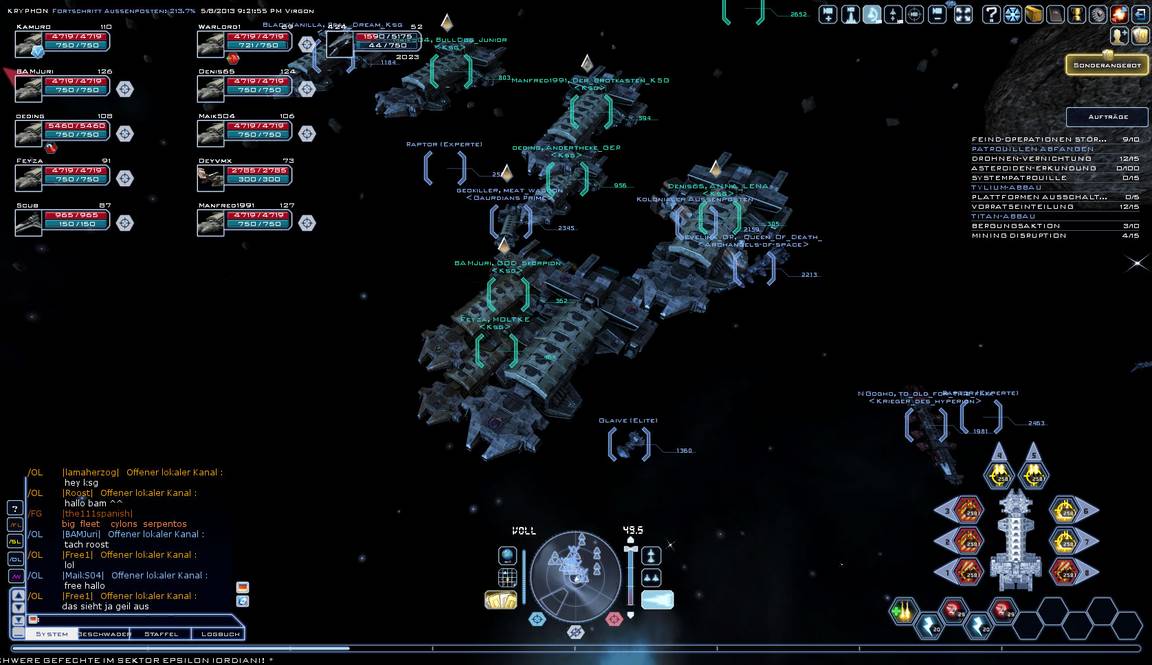Open the Sonderangebot special offer

coord(1106,65)
